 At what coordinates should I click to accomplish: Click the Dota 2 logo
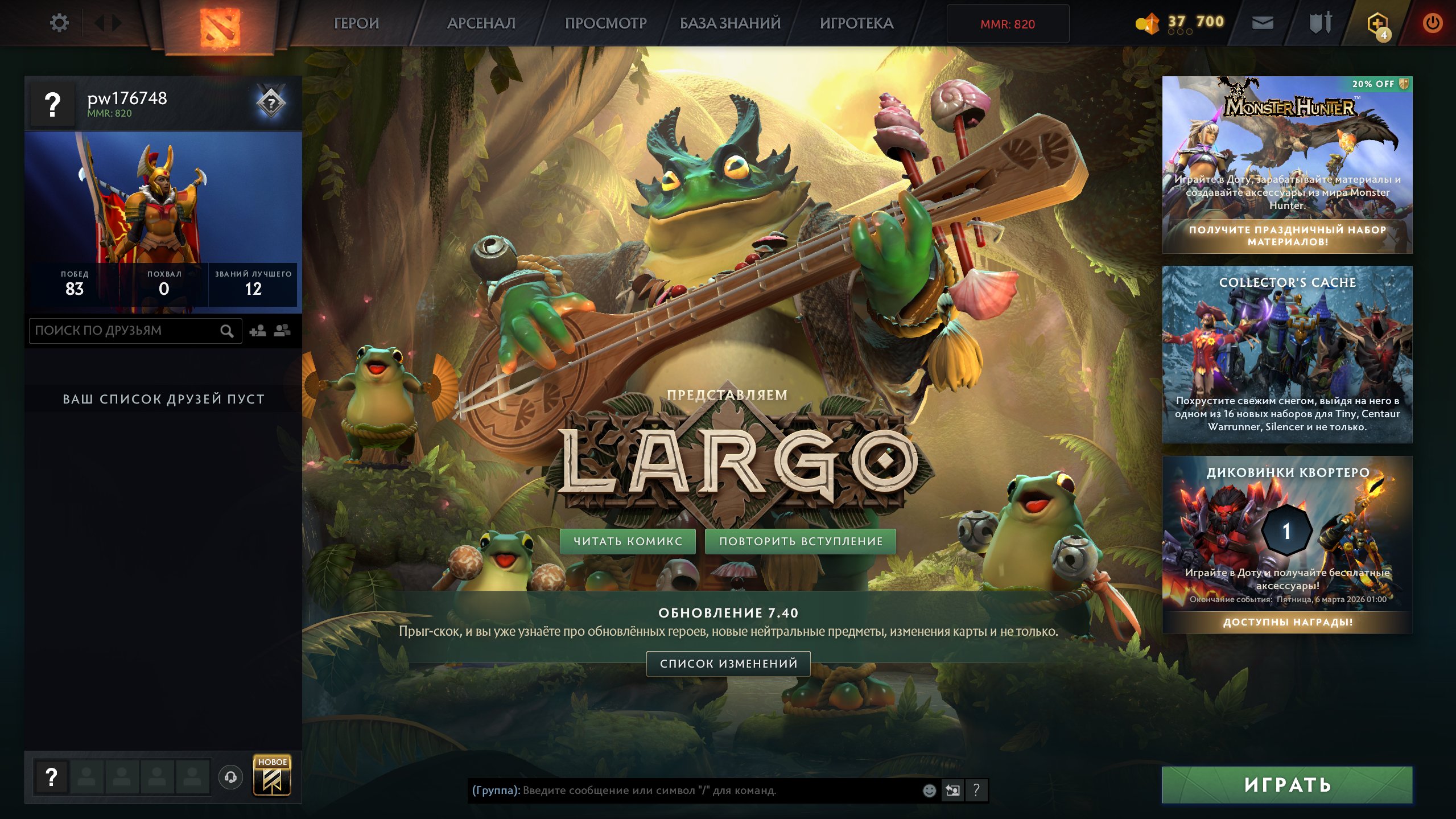coord(222,24)
